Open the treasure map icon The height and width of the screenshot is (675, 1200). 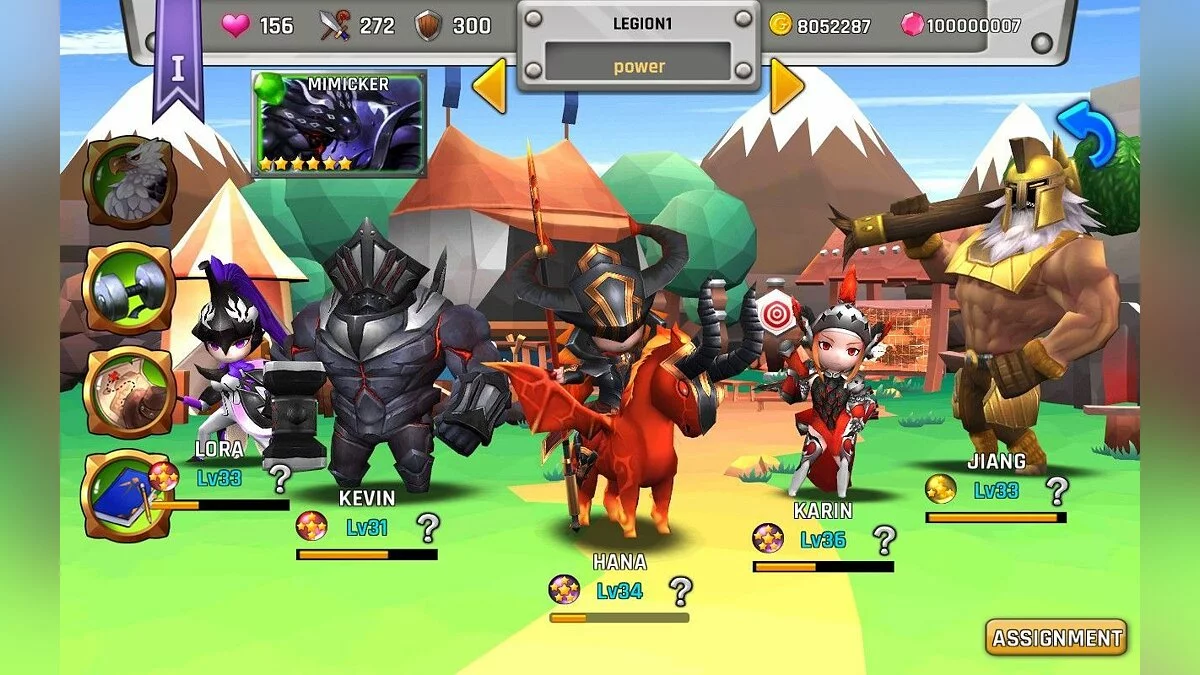(x=130, y=393)
